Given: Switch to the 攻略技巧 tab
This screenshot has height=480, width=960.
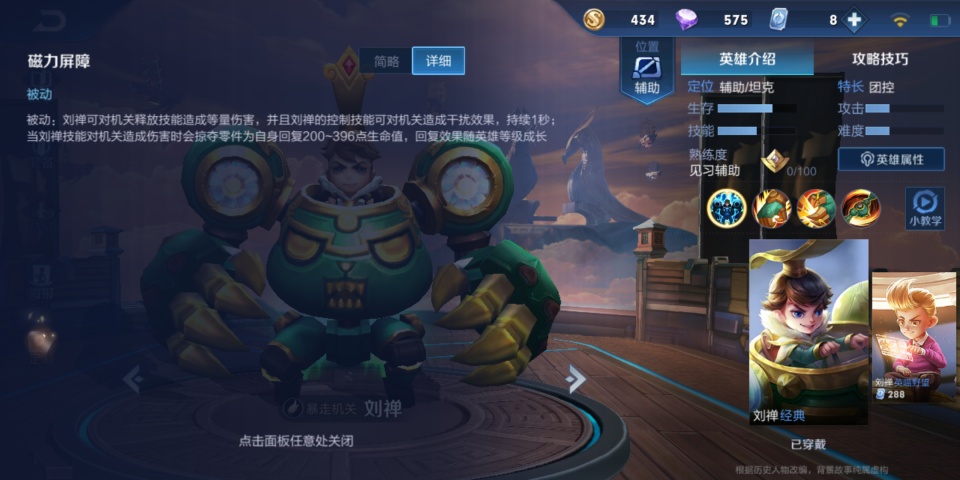Looking at the screenshot, I should (x=880, y=59).
